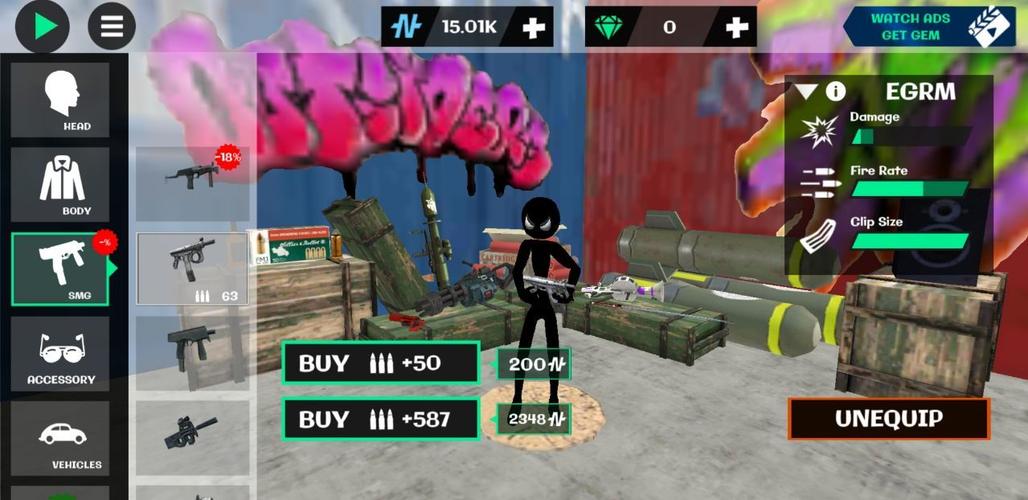The height and width of the screenshot is (500, 1028).
Task: Buy +50 ammo for 200
Action: [380, 363]
